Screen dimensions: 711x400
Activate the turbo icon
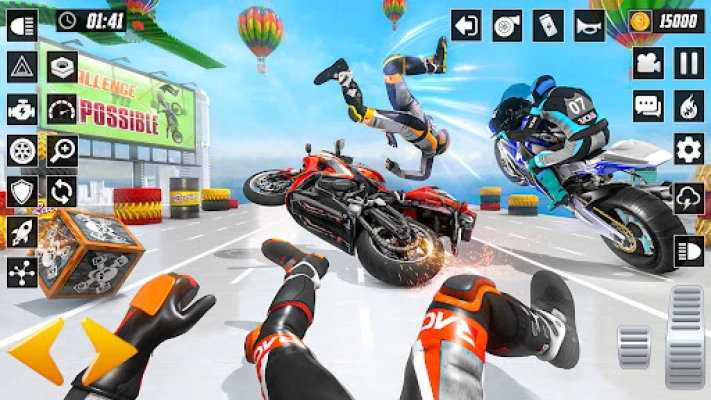click(x=507, y=25)
